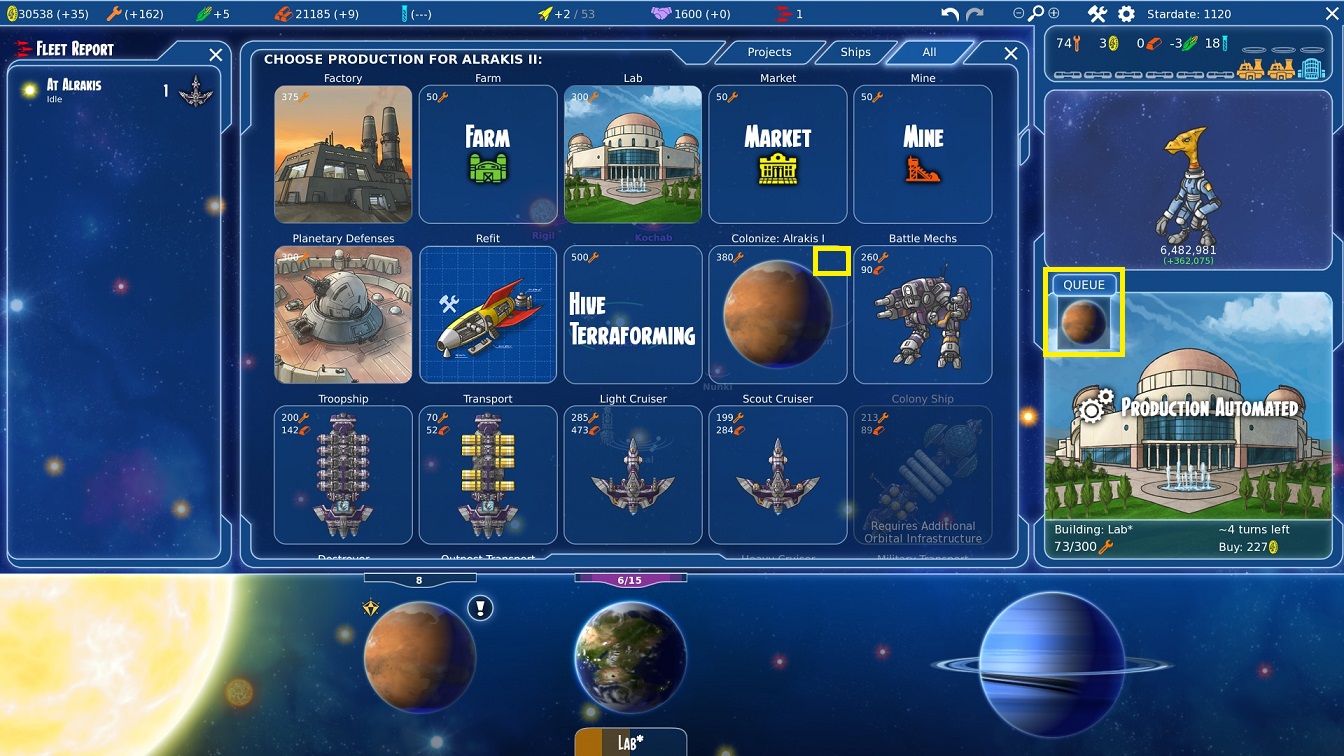Close the production chooser panel

point(1011,54)
